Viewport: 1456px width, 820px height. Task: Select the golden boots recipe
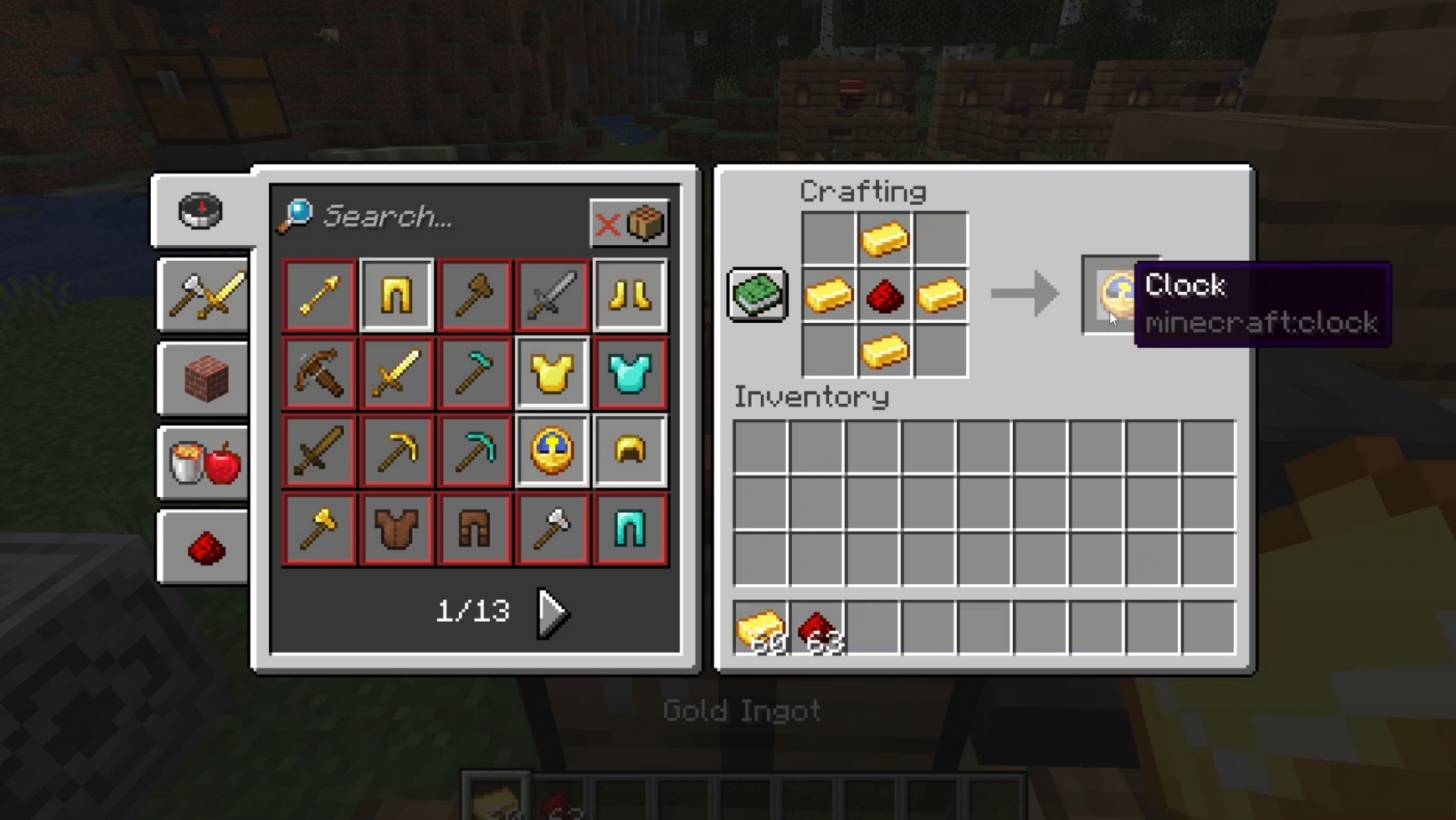[x=629, y=296]
